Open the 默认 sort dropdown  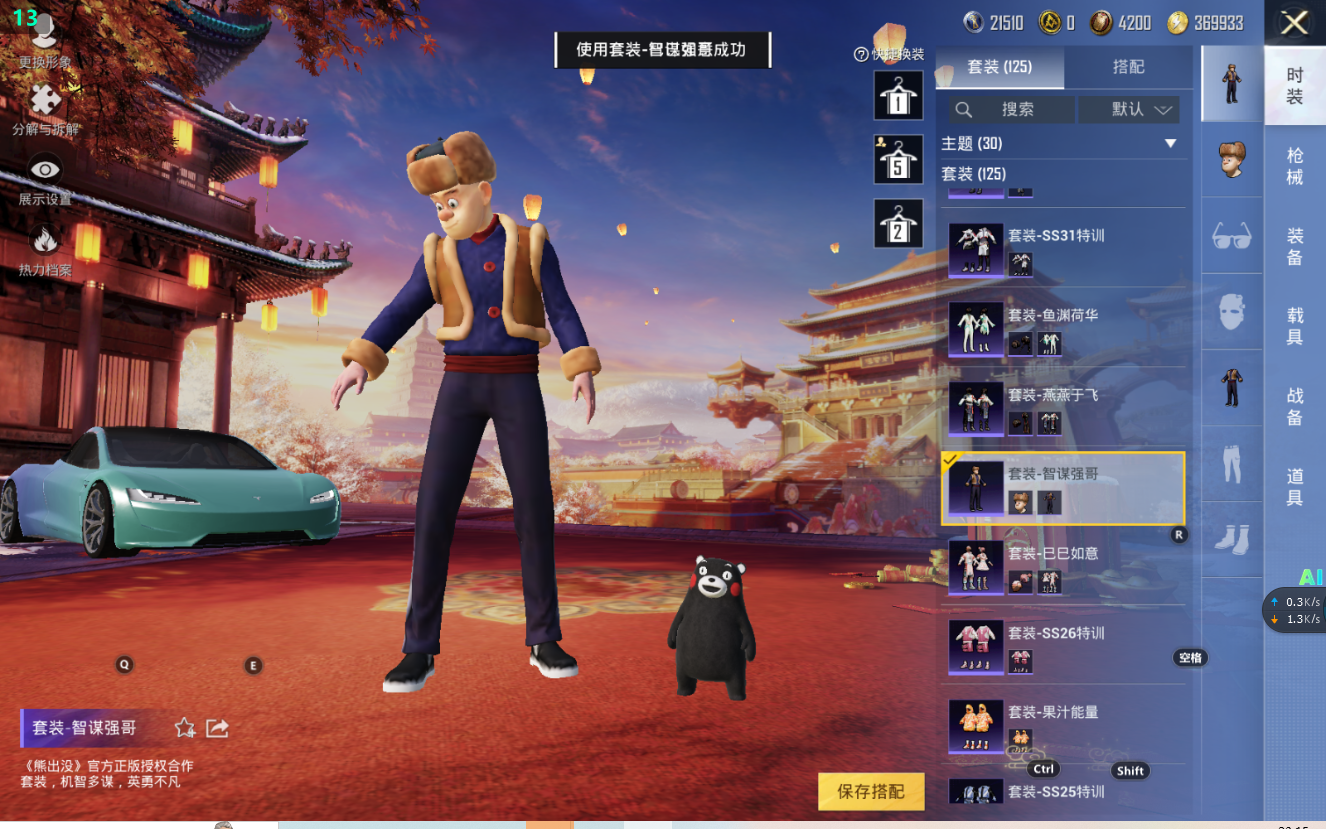[x=1128, y=109]
